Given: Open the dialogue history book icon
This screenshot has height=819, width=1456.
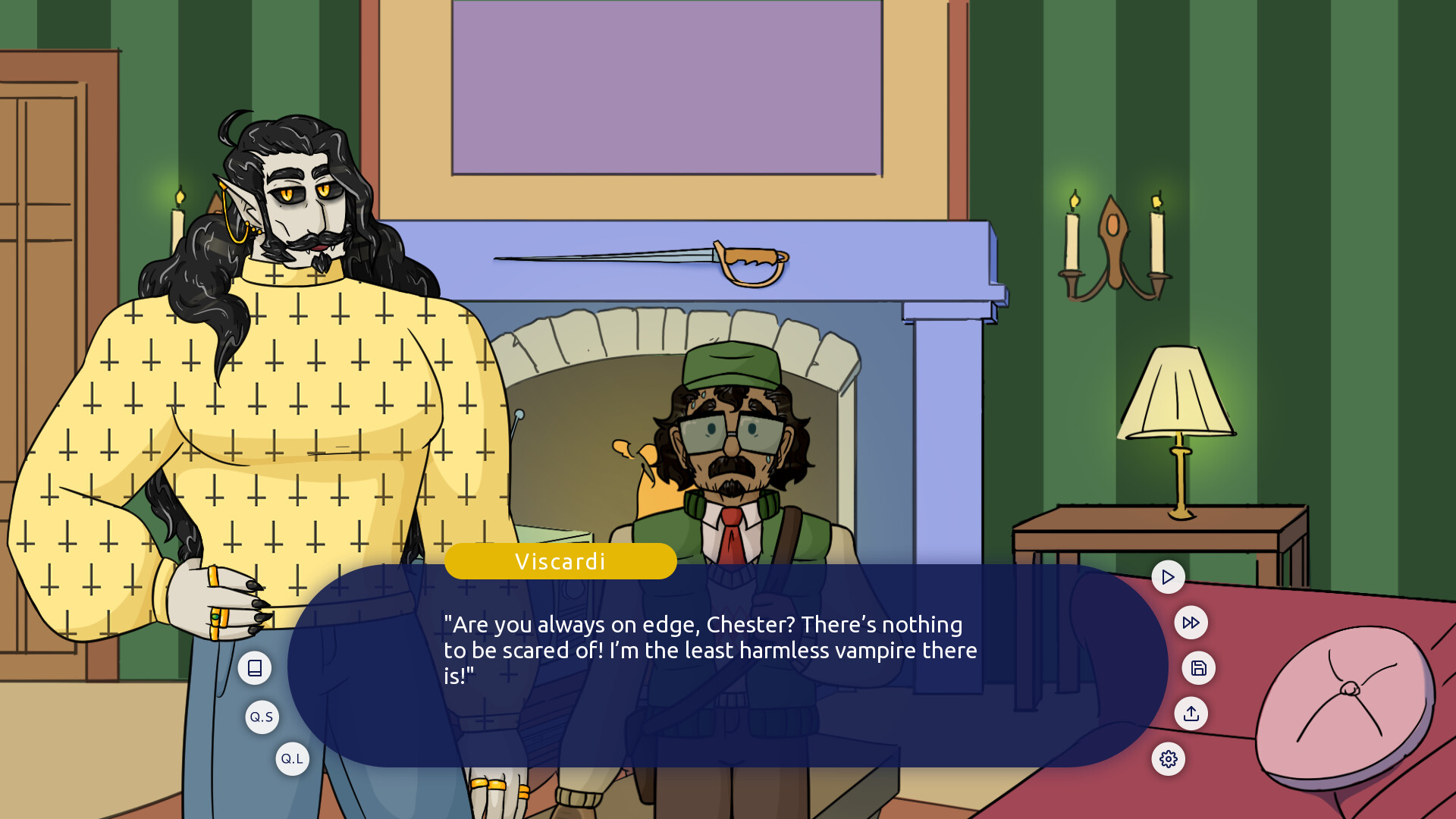Looking at the screenshot, I should [x=255, y=668].
